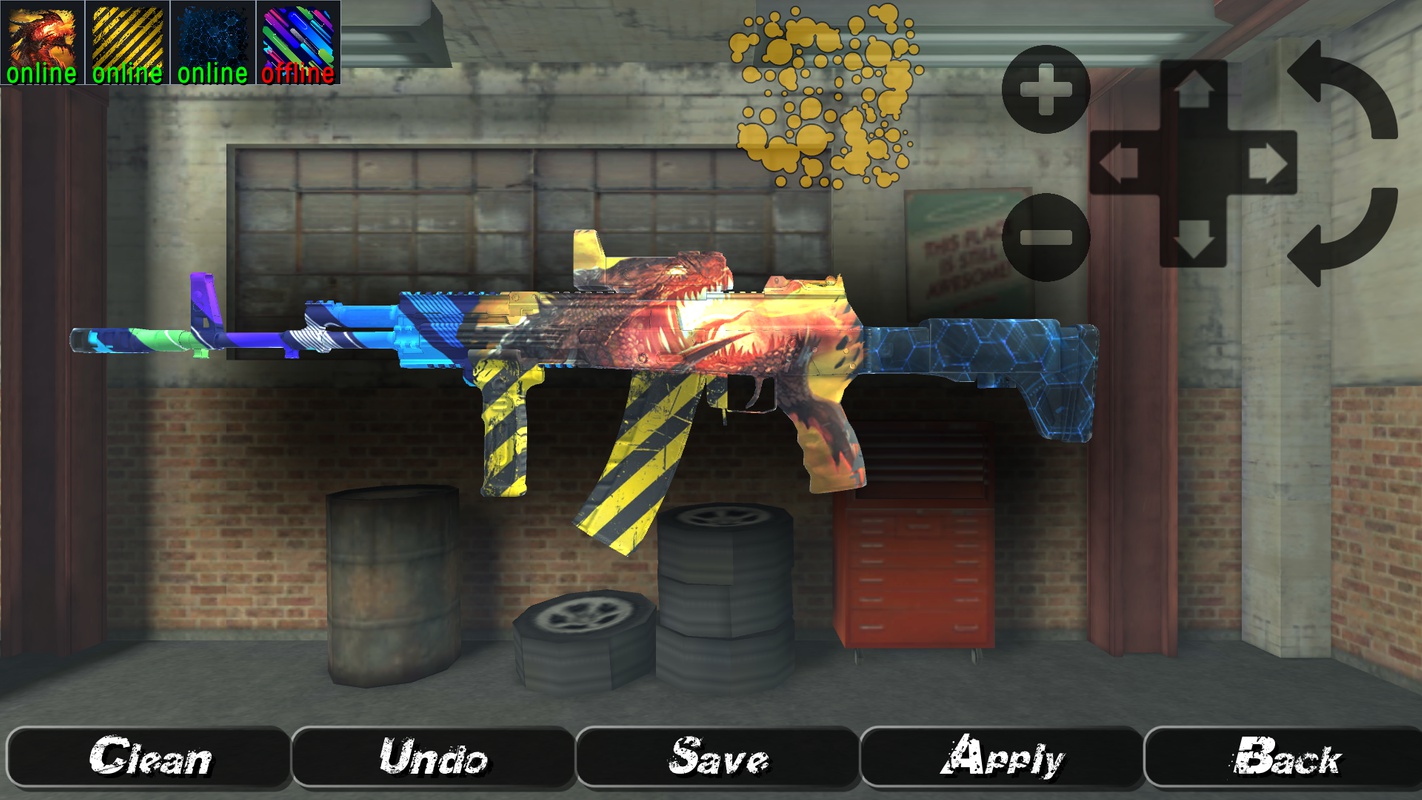Select the offline neon stripes skin
1422x800 pixels.
tap(298, 42)
